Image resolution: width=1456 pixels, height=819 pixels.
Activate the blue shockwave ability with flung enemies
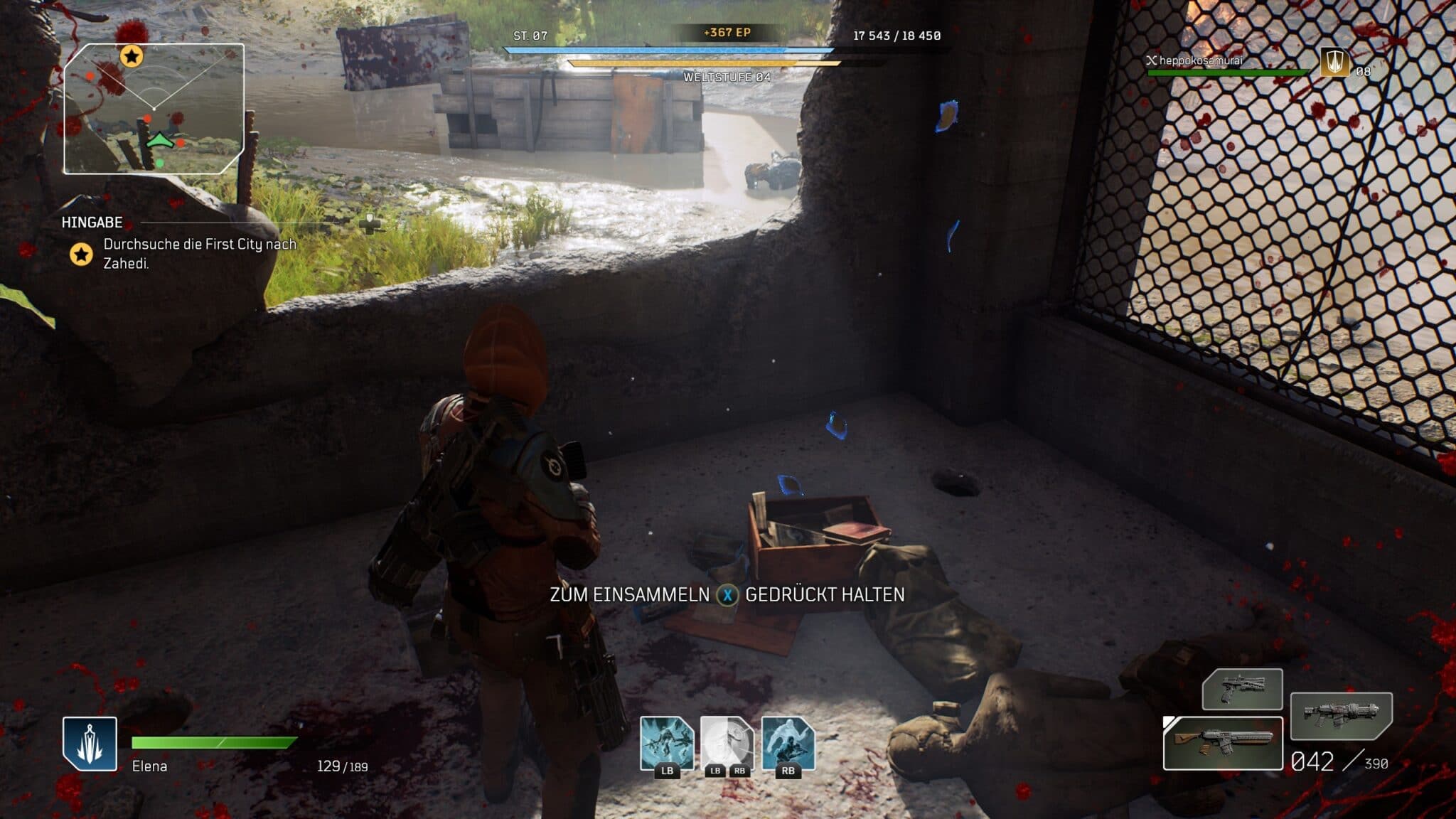tap(667, 743)
